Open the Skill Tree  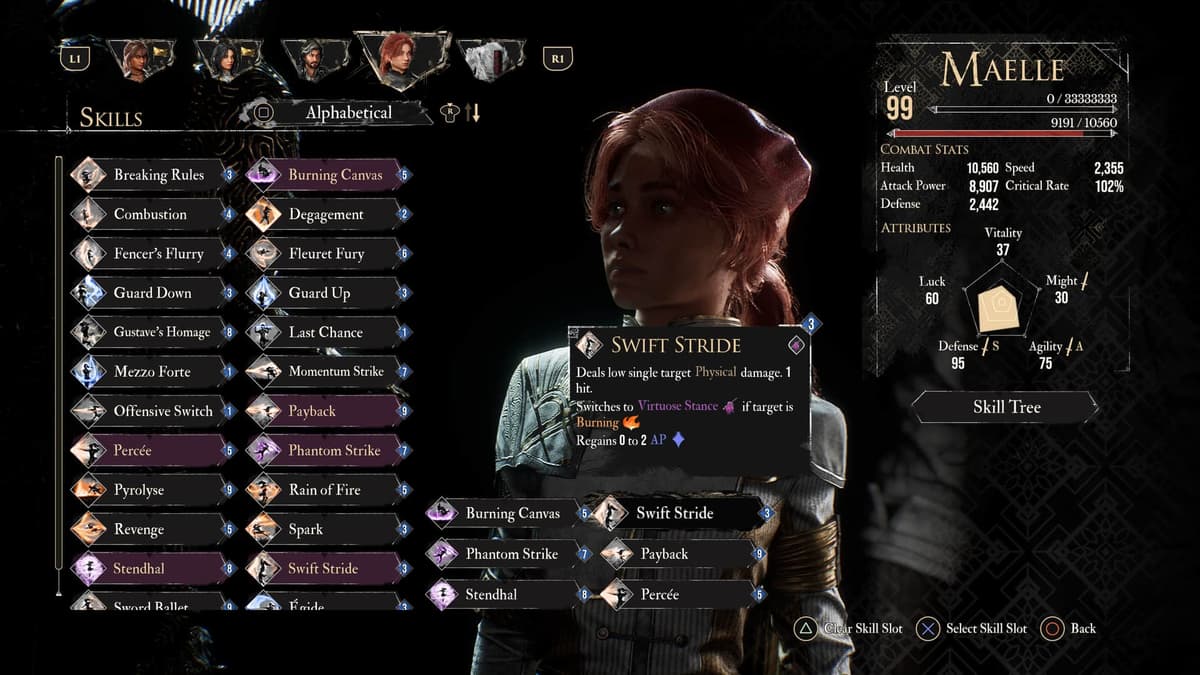[x=1006, y=407]
